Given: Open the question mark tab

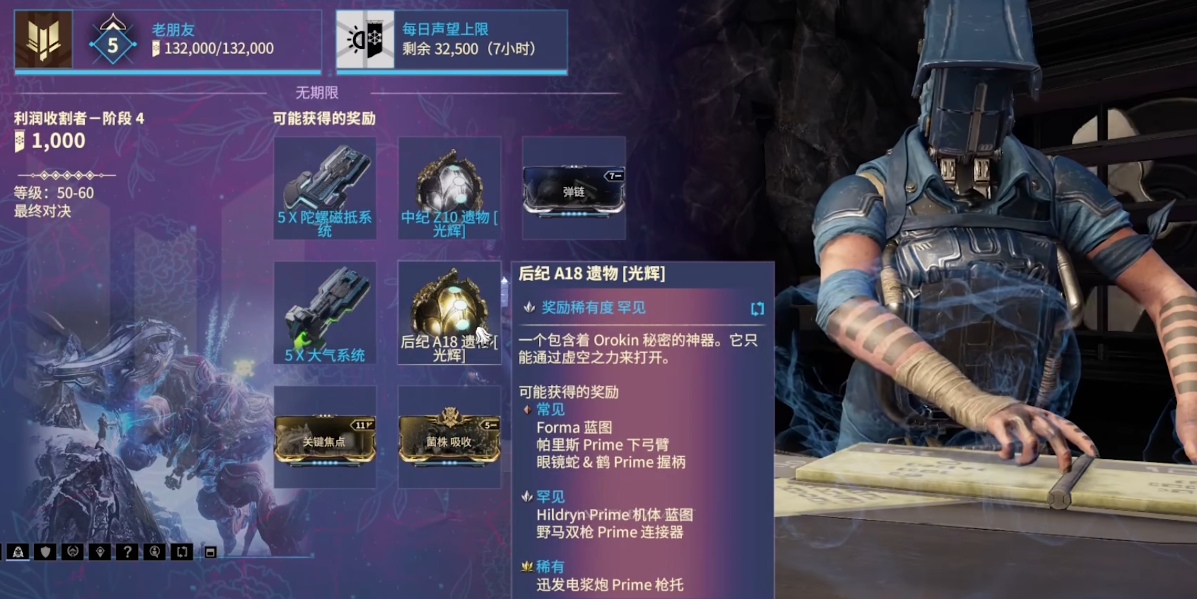Looking at the screenshot, I should click(126, 551).
